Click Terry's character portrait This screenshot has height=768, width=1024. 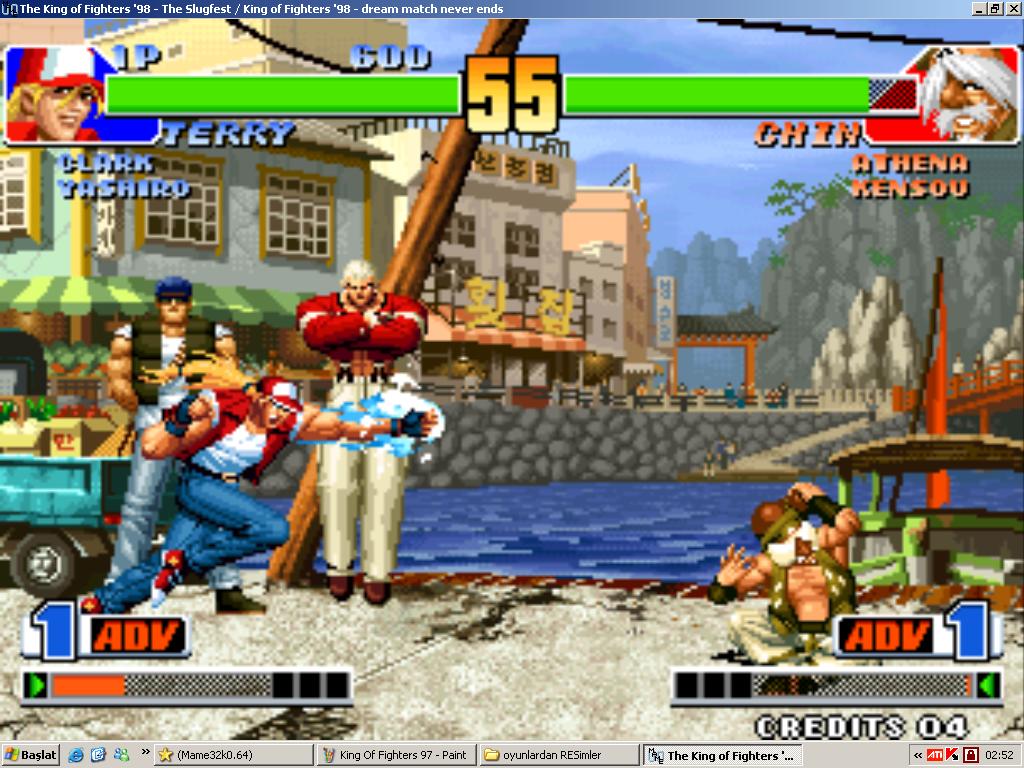[50, 95]
